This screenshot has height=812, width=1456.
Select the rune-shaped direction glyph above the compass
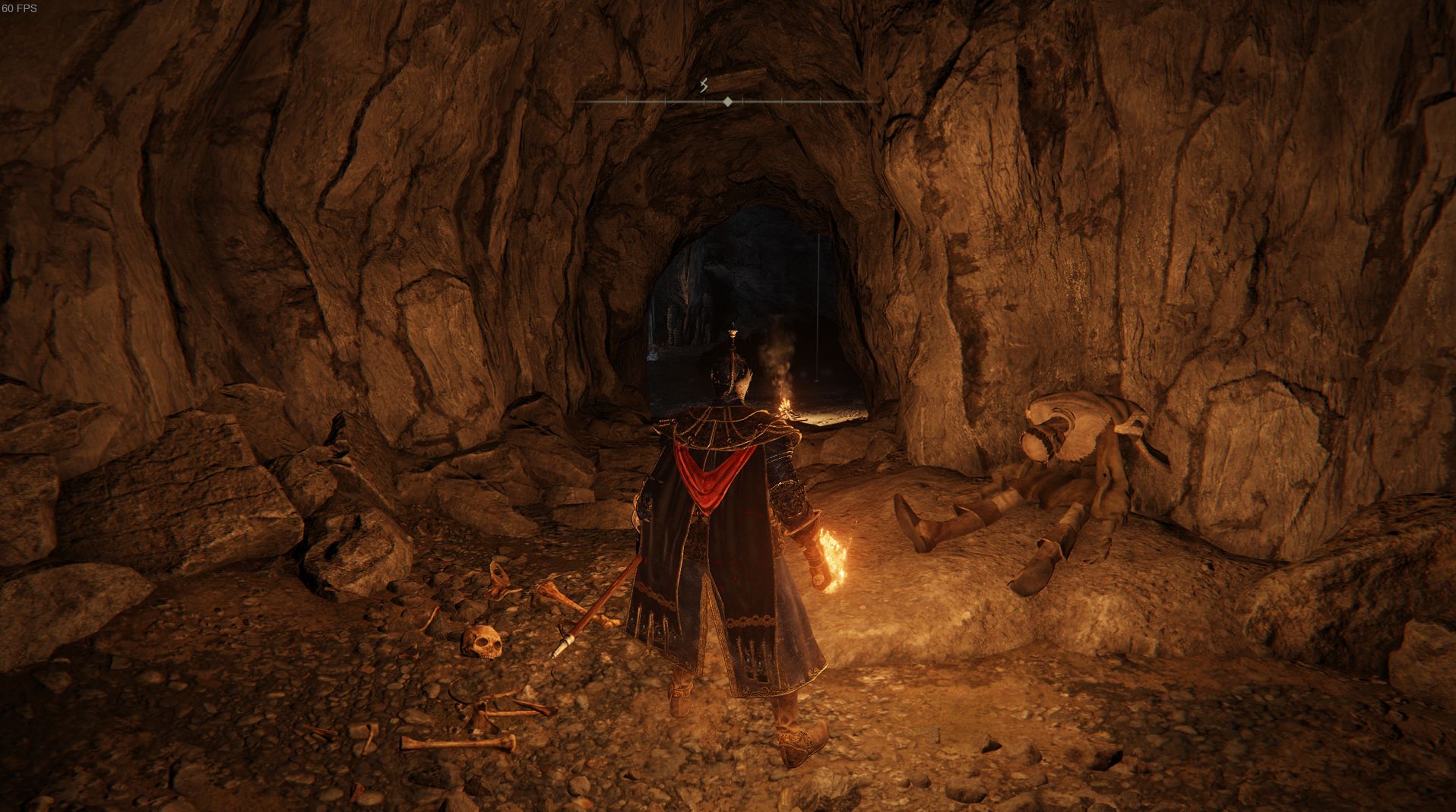(704, 85)
